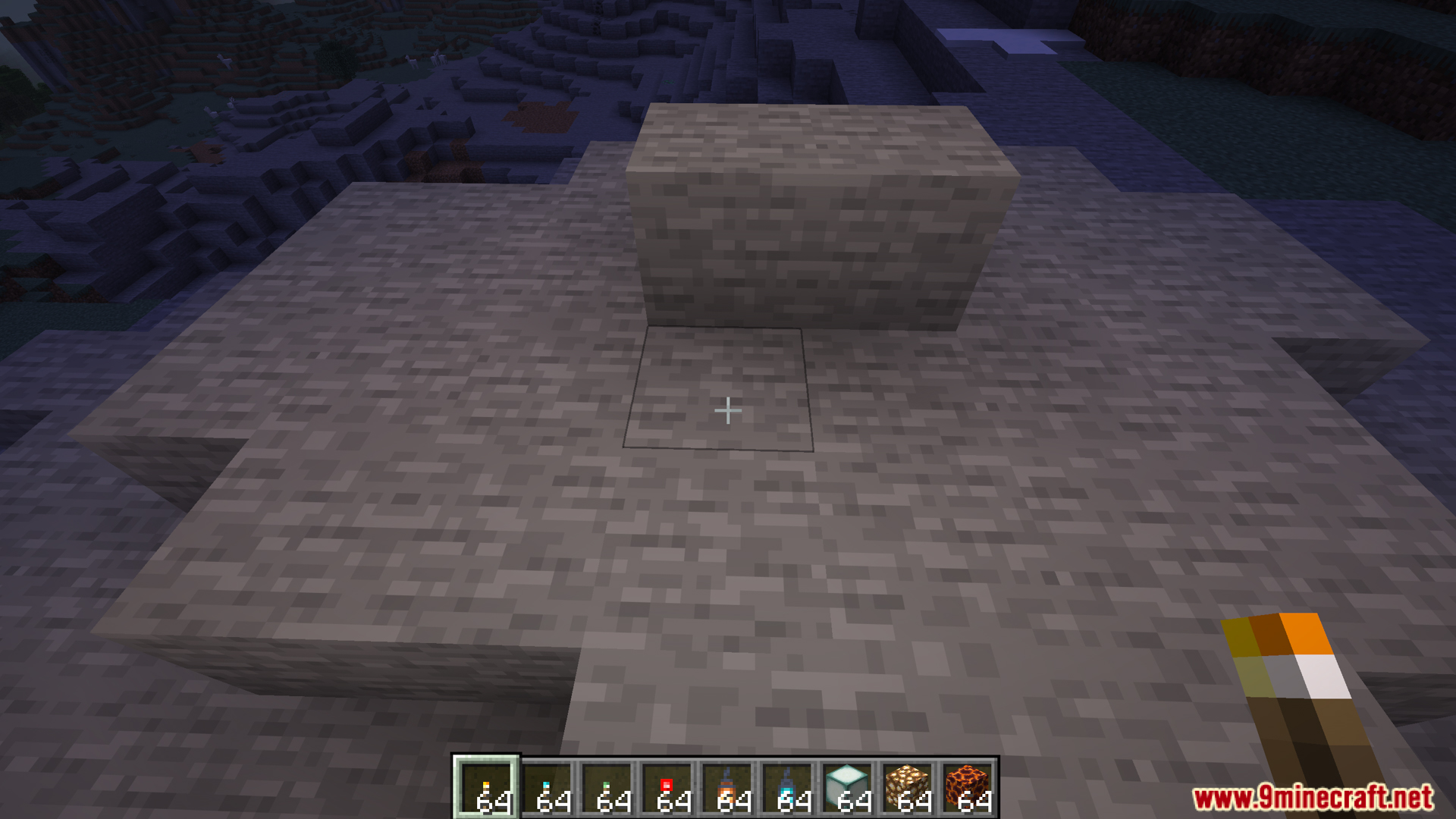1456x819 pixels.
Task: Click the crosshair at screen center
Action: coord(728,409)
